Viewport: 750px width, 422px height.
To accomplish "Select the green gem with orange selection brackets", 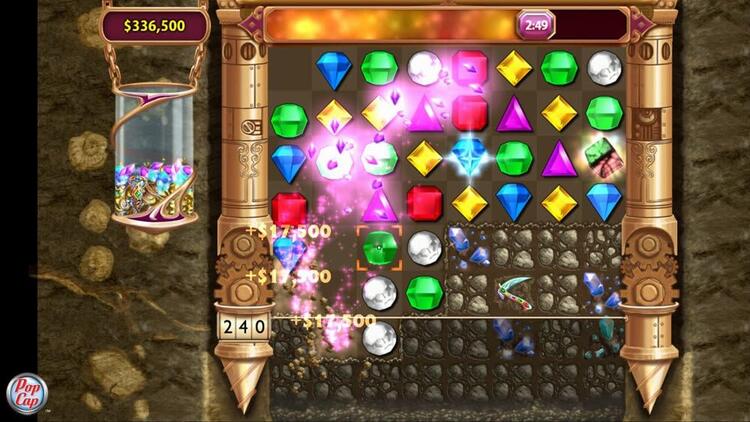I will [x=379, y=247].
